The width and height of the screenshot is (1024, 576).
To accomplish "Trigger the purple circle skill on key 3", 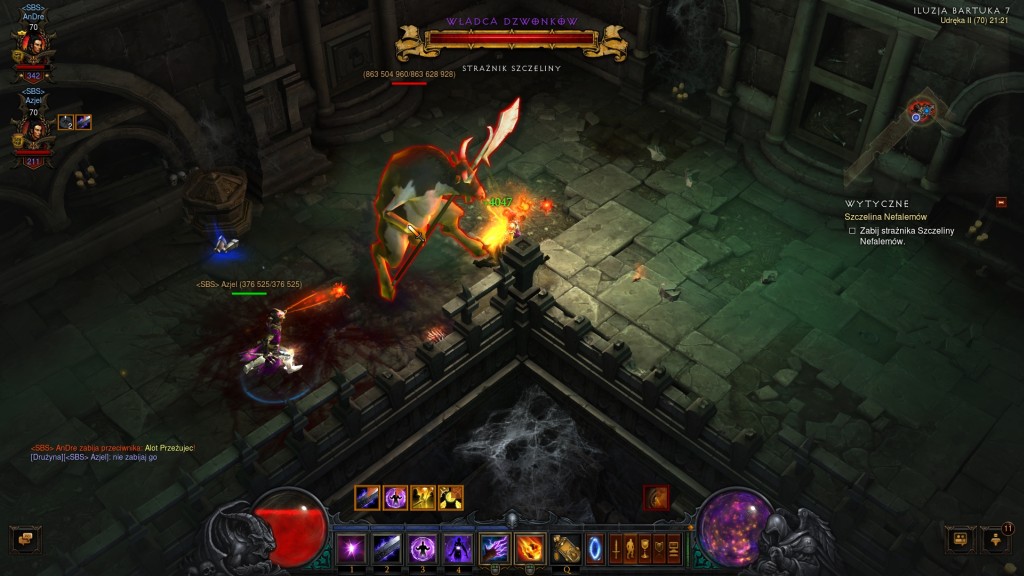I will (x=422, y=547).
